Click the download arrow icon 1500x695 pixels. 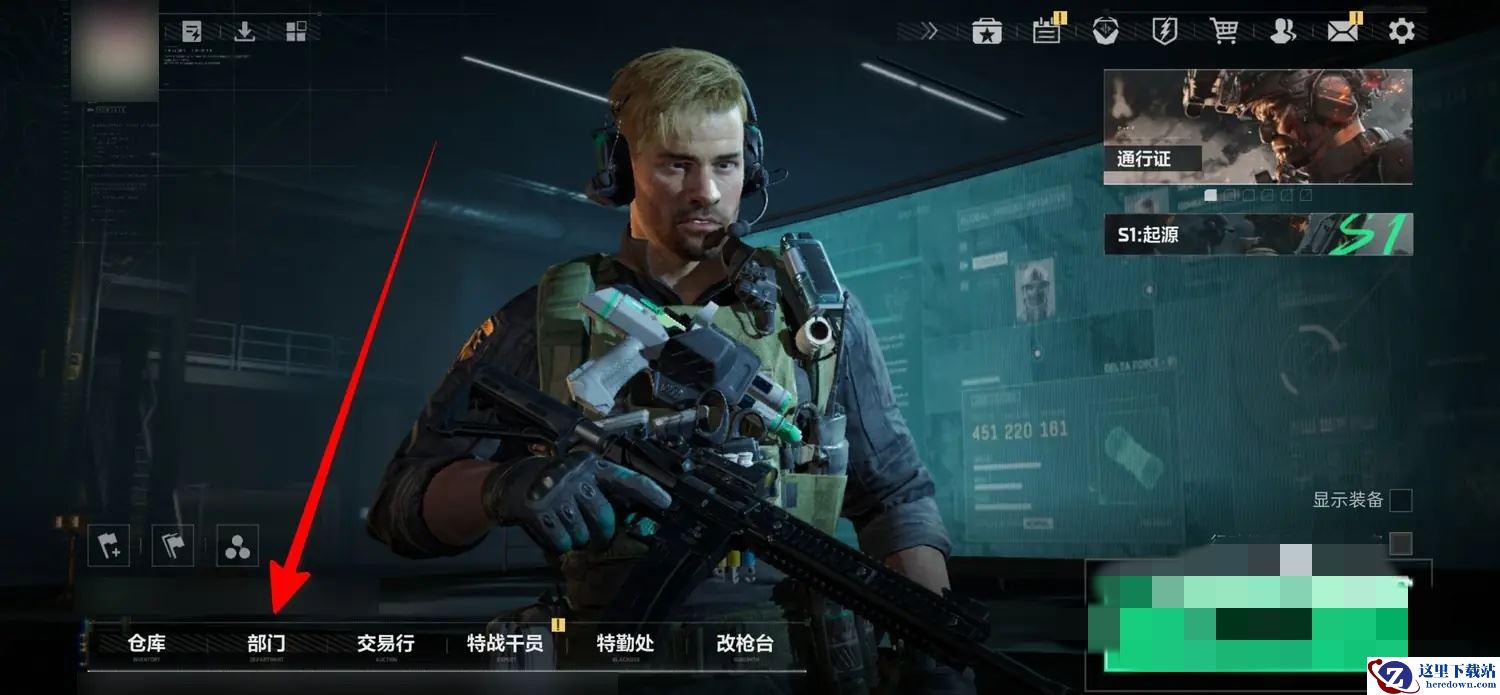pyautogui.click(x=244, y=31)
